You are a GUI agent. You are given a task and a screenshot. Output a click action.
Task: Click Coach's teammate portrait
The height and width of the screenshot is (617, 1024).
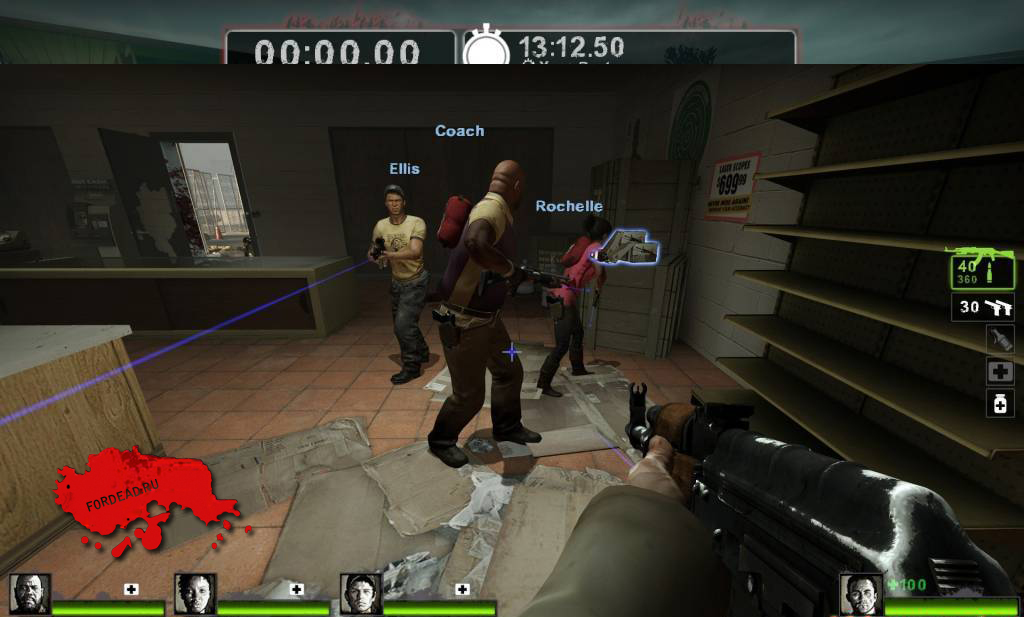tap(29, 594)
